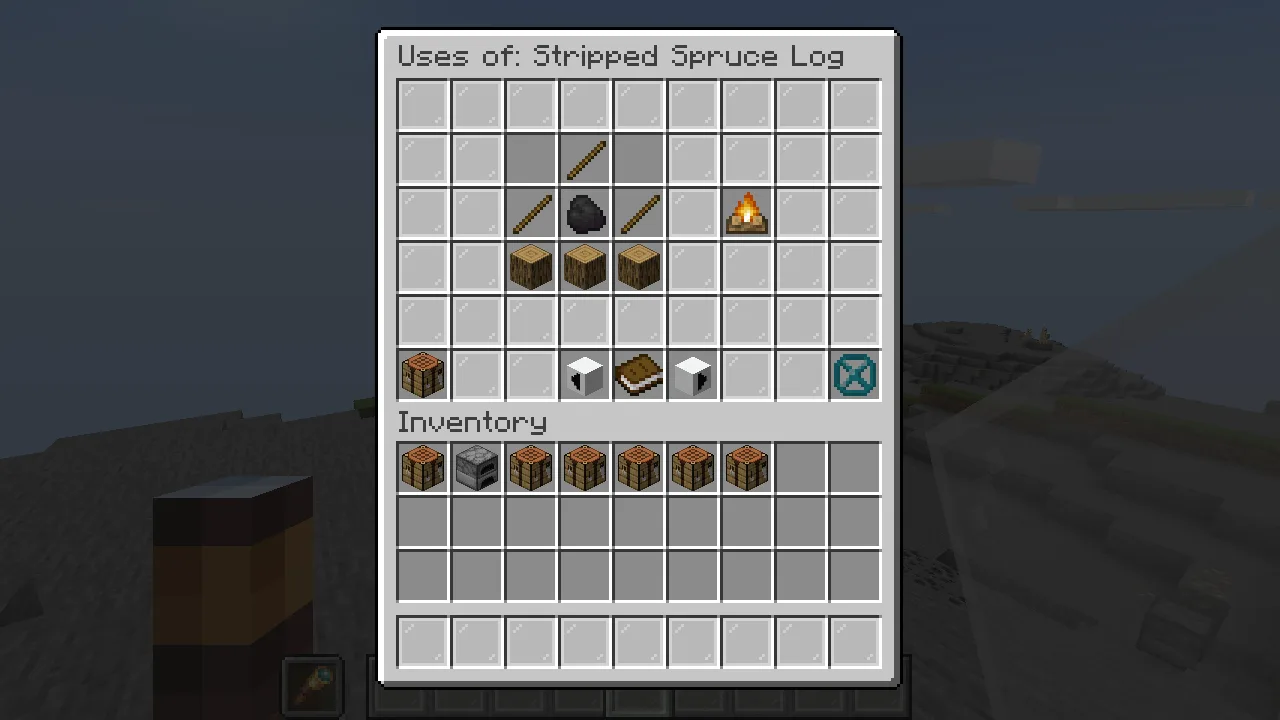The width and height of the screenshot is (1280, 720).
Task: Close the recipe view with the teal X
Action: tap(855, 376)
